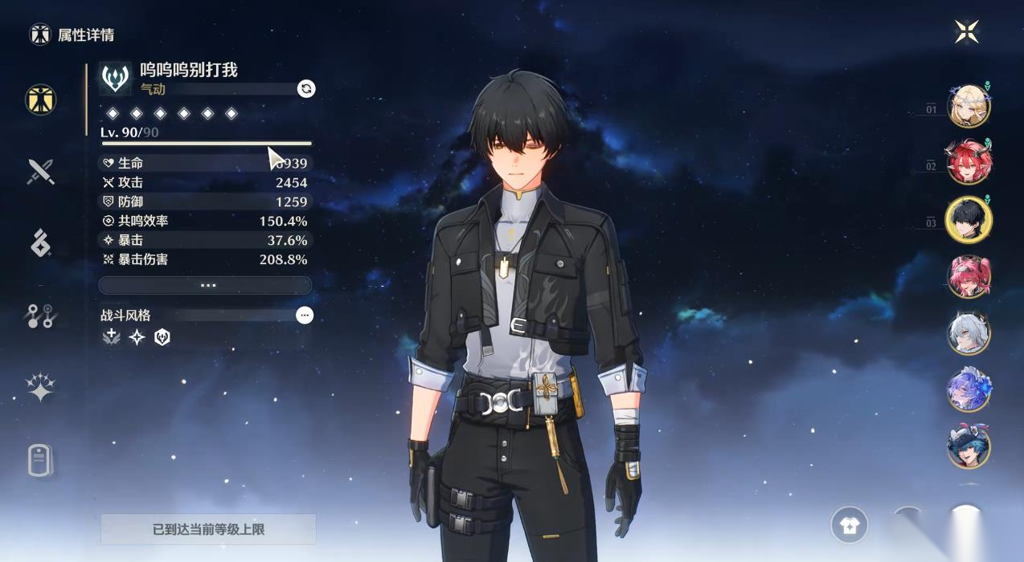
Task: Select the blonde character in slot 01
Action: (968, 107)
